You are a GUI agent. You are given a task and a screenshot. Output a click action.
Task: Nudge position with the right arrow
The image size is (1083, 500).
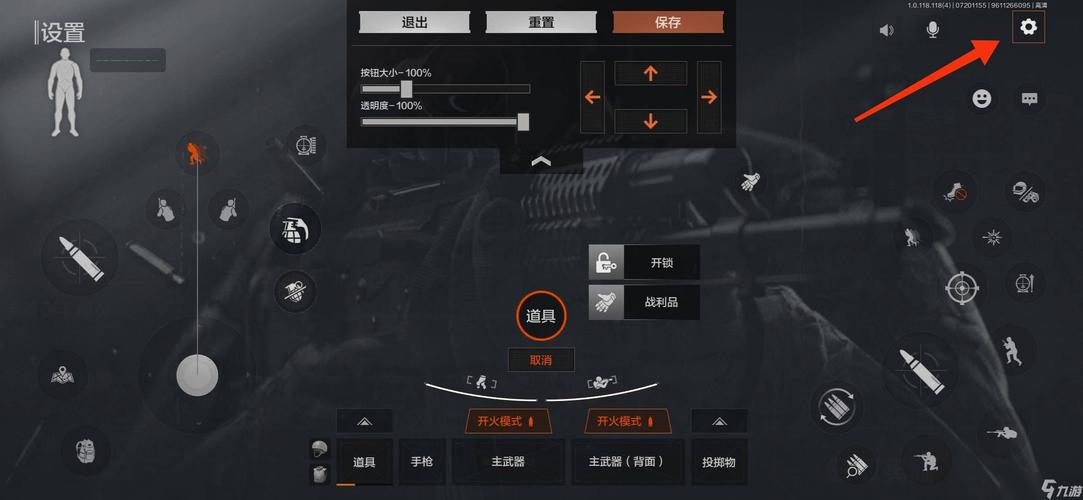[x=709, y=97]
